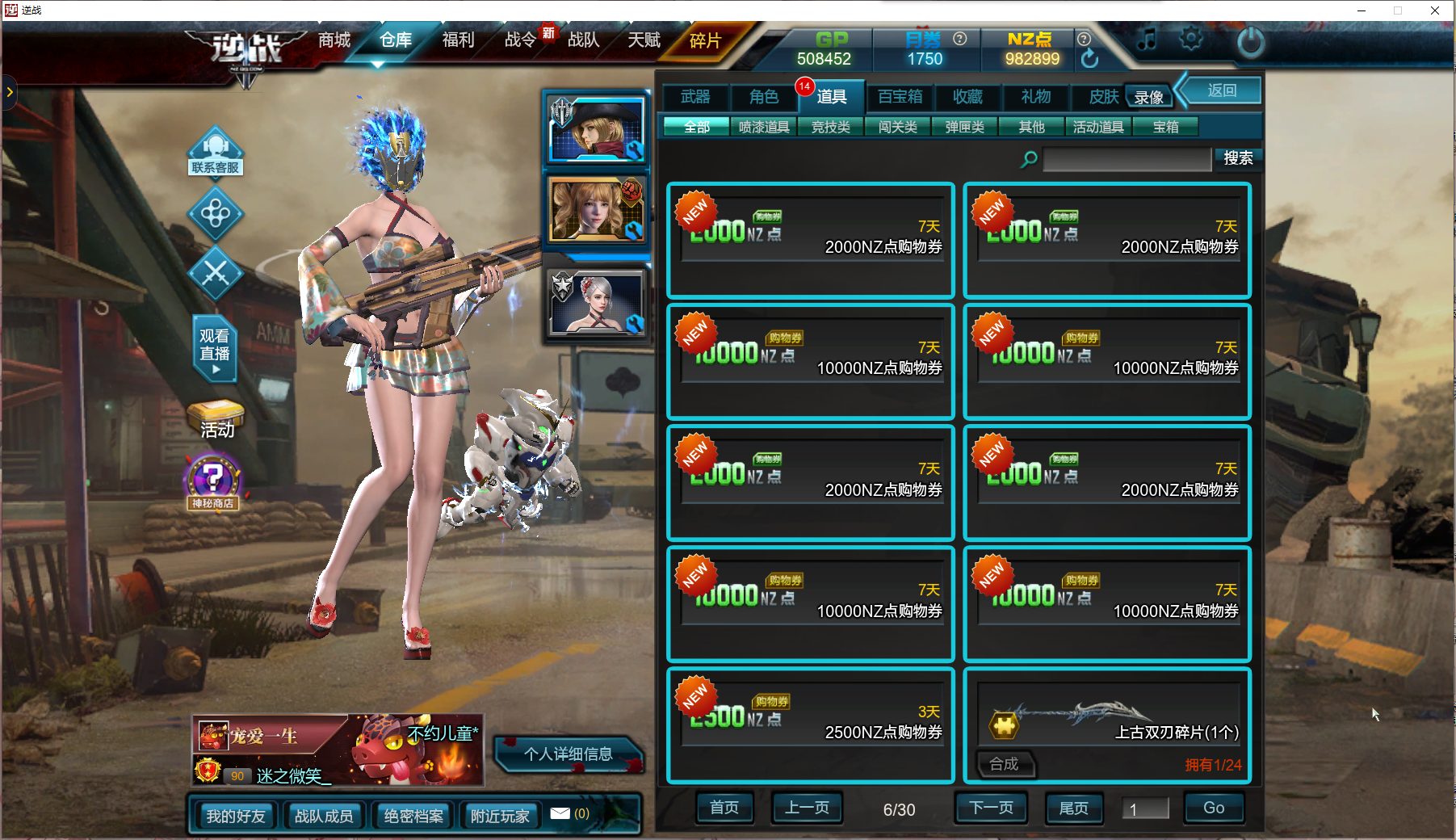Jump to 尾页 last page
The image size is (1456, 840).
(1073, 808)
